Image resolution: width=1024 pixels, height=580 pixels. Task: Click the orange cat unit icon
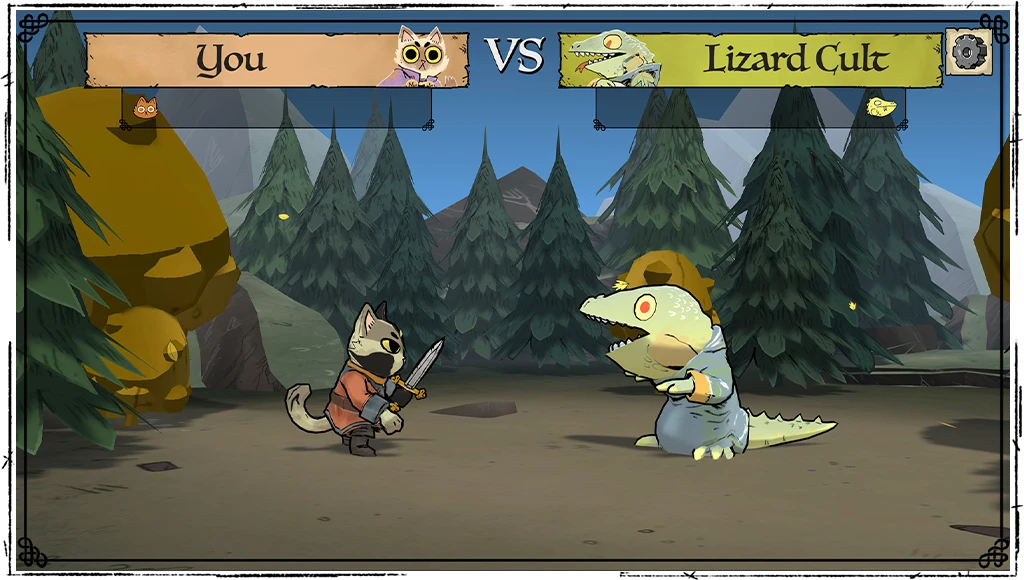click(x=146, y=107)
